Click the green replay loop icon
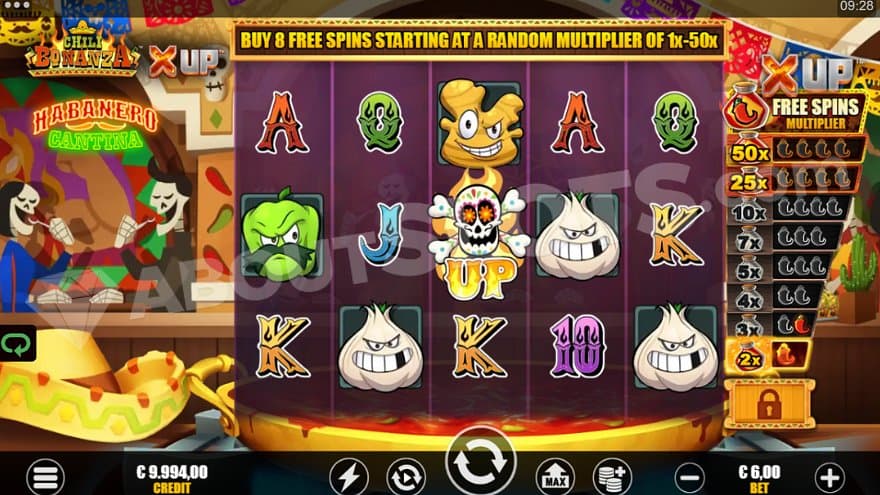 tap(17, 344)
